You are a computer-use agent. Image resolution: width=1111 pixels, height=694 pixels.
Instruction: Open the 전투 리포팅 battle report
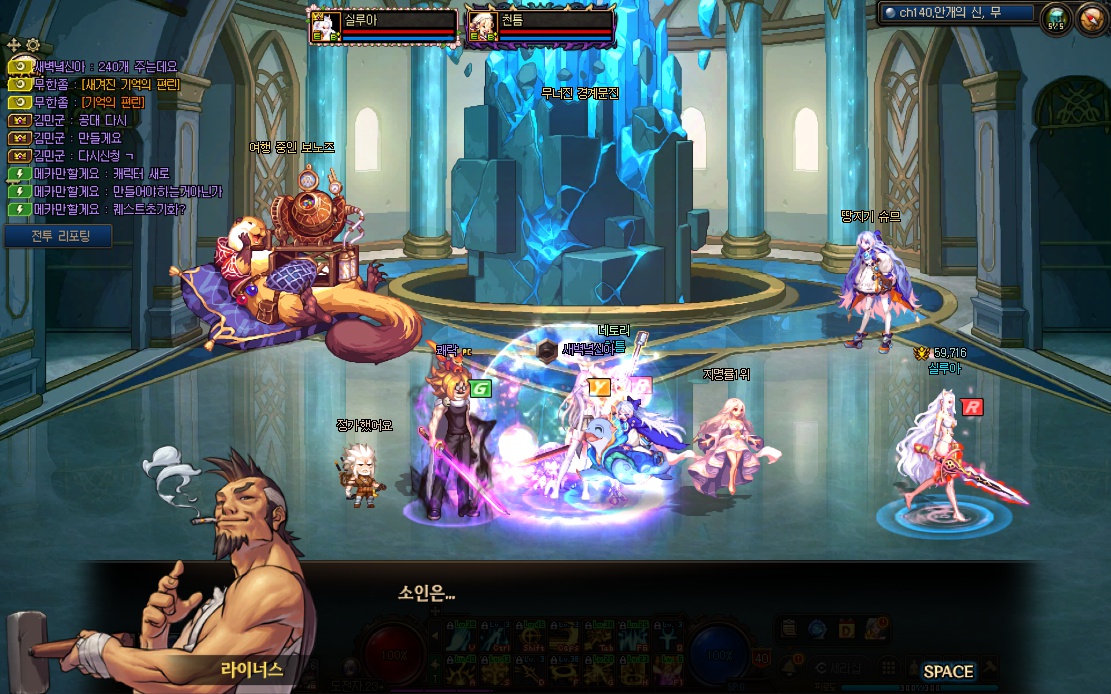pos(57,236)
